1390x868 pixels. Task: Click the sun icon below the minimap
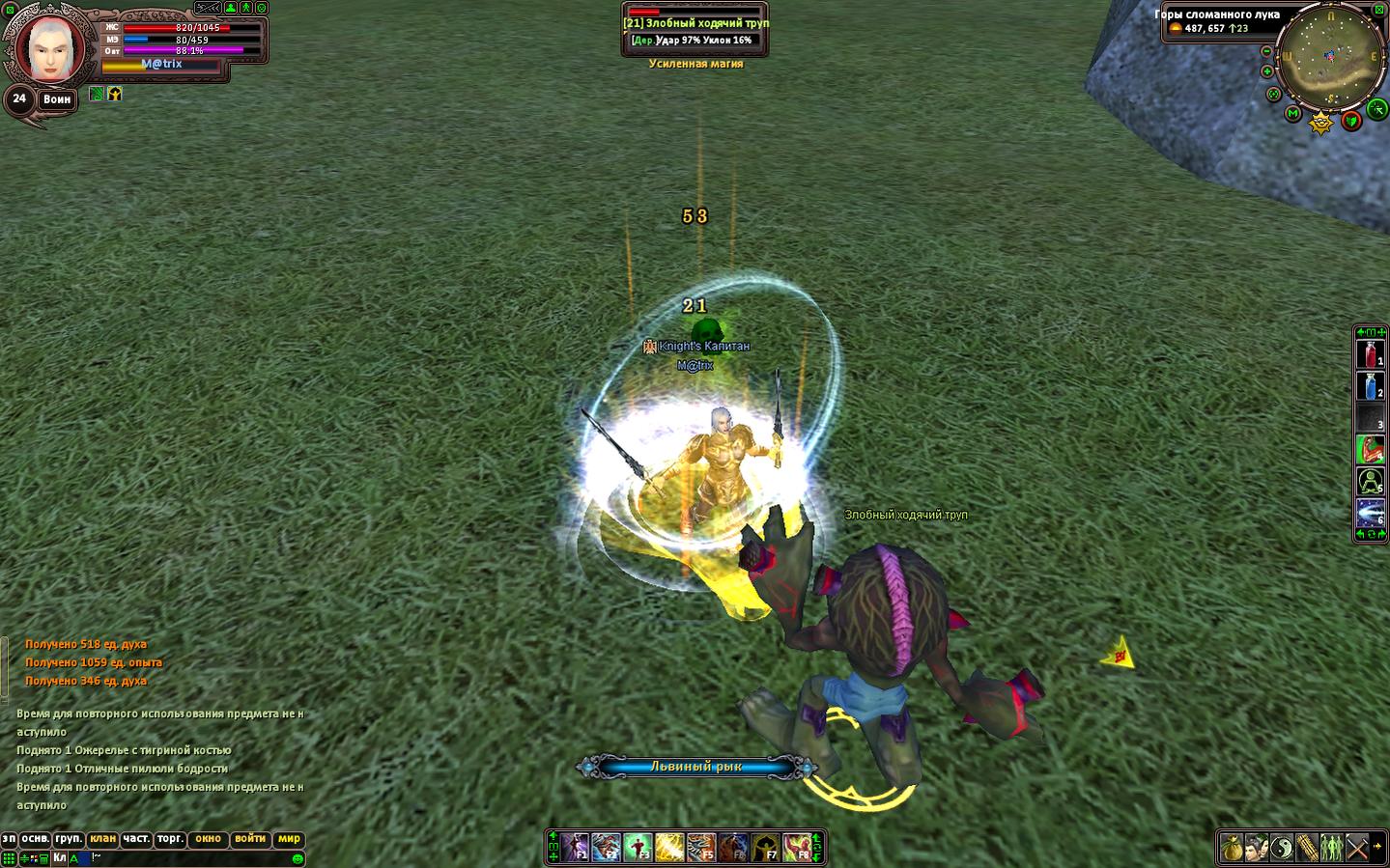[1320, 123]
